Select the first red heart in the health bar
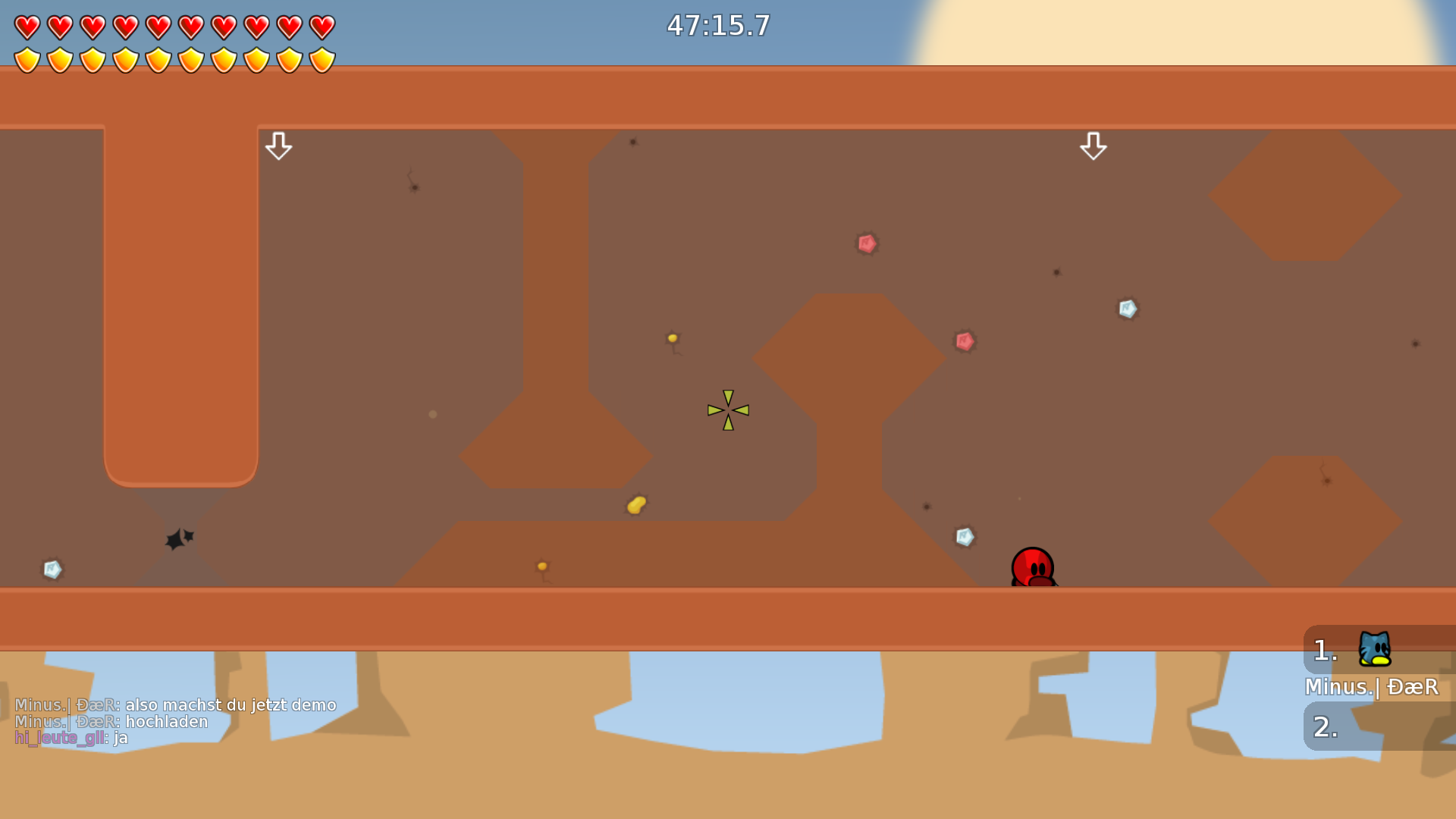The image size is (1456, 819). 27,27
